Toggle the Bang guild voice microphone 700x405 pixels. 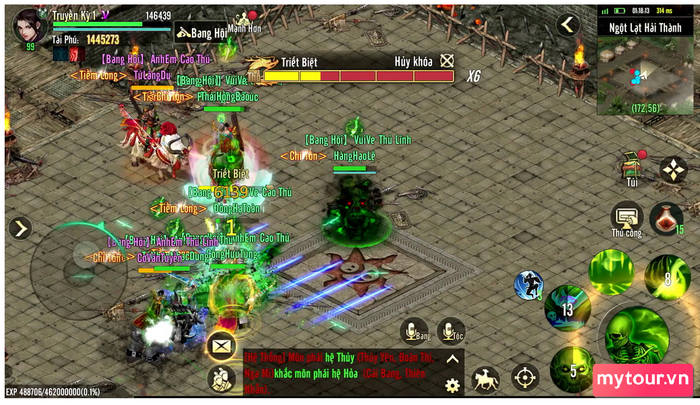414,331
